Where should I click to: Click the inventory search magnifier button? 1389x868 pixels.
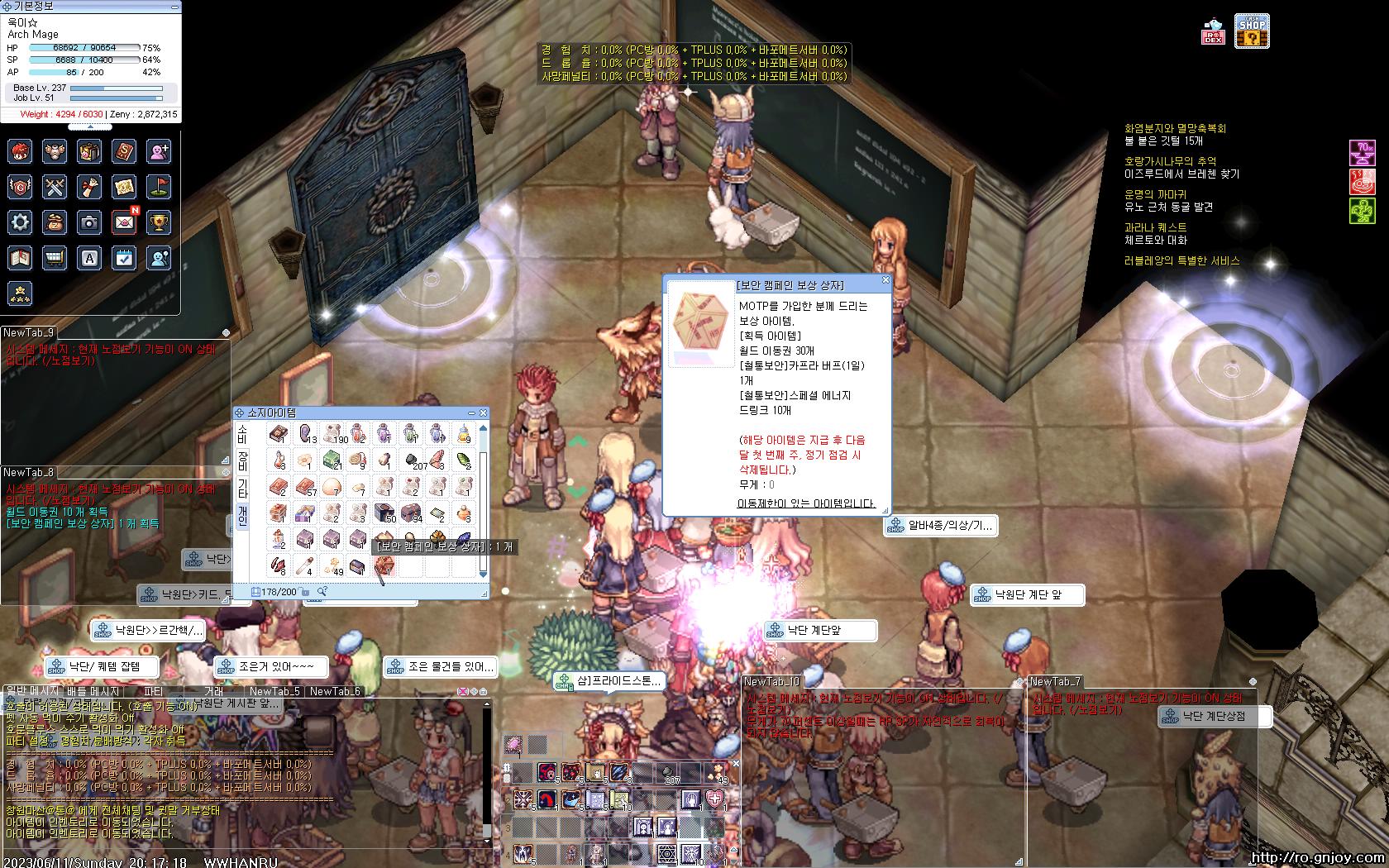[322, 591]
